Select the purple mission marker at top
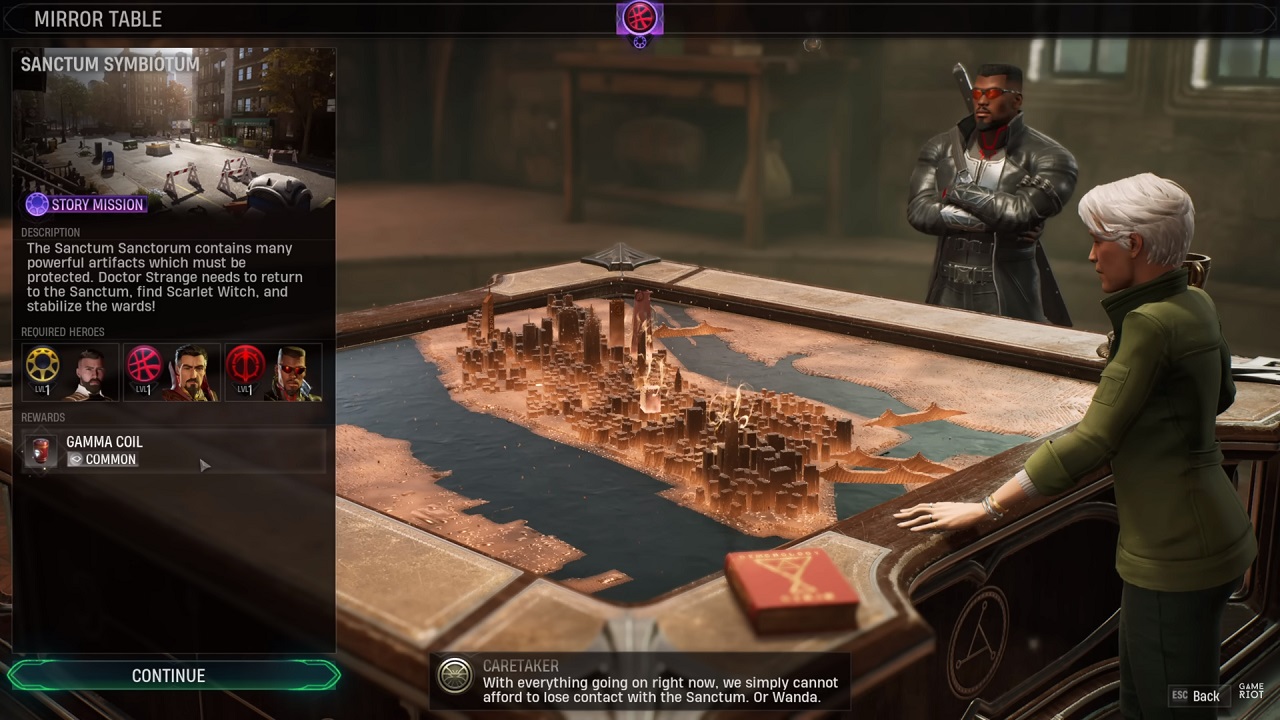1280x720 pixels. pos(639,18)
